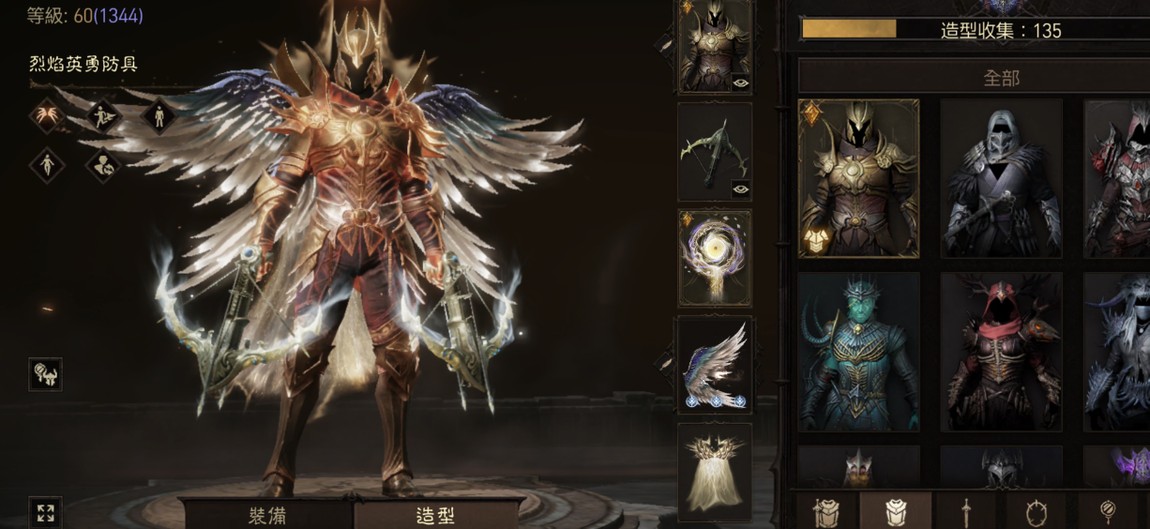Image resolution: width=1150 pixels, height=529 pixels.
Task: Switch to the sword weapon category tab
Action: [x=966, y=511]
